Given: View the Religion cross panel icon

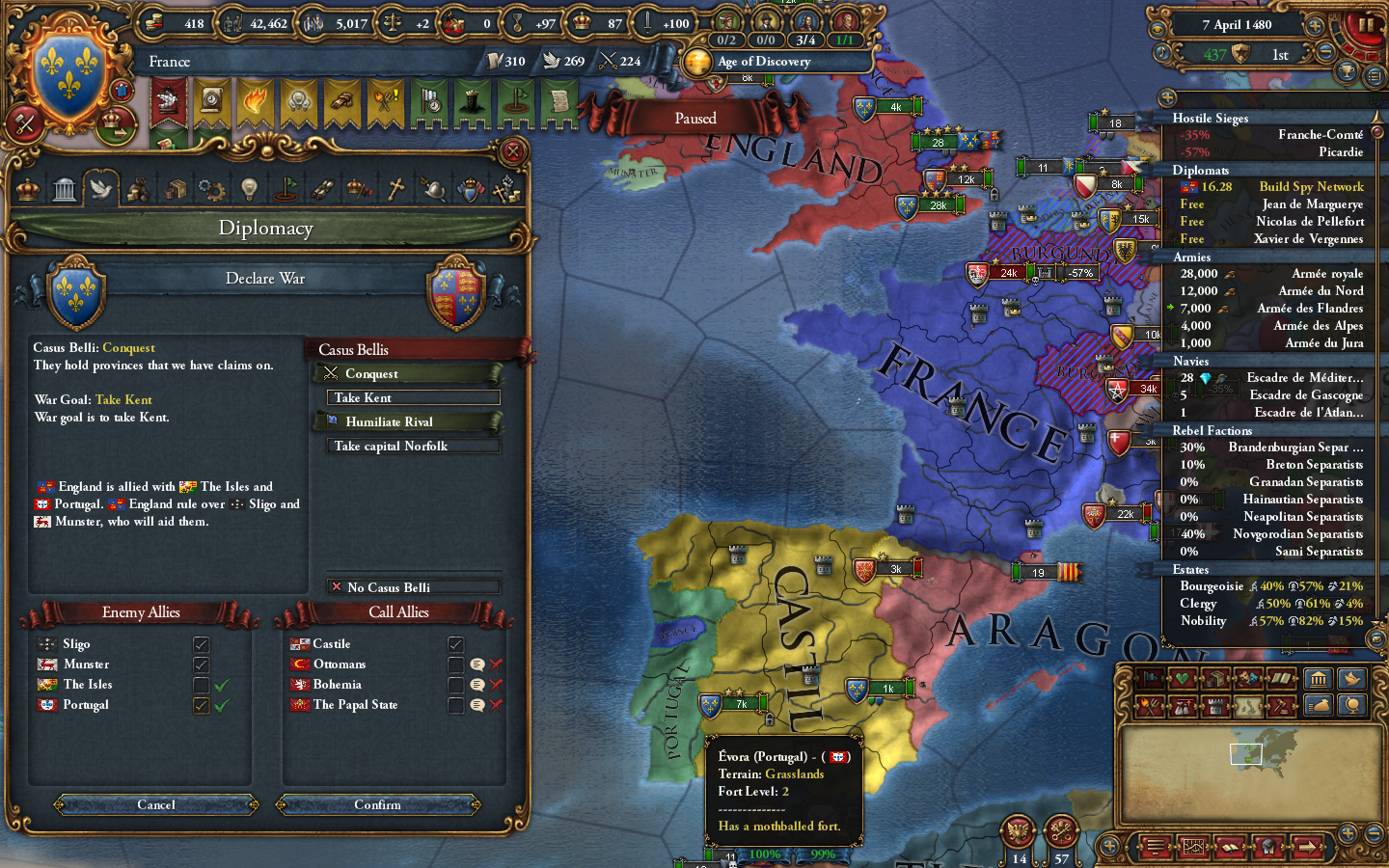Looking at the screenshot, I should click(395, 188).
